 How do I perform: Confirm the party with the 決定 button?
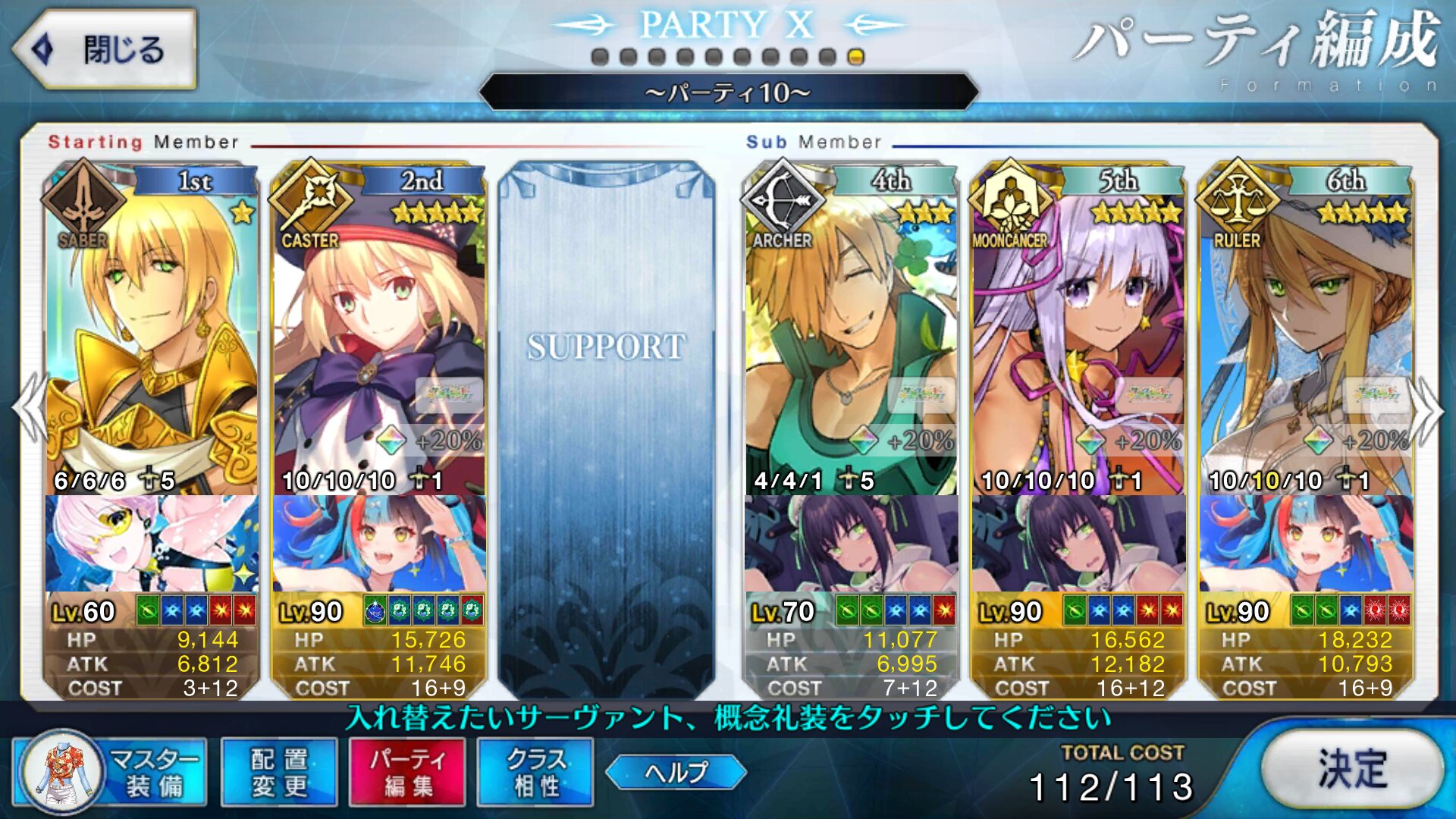point(1352,769)
